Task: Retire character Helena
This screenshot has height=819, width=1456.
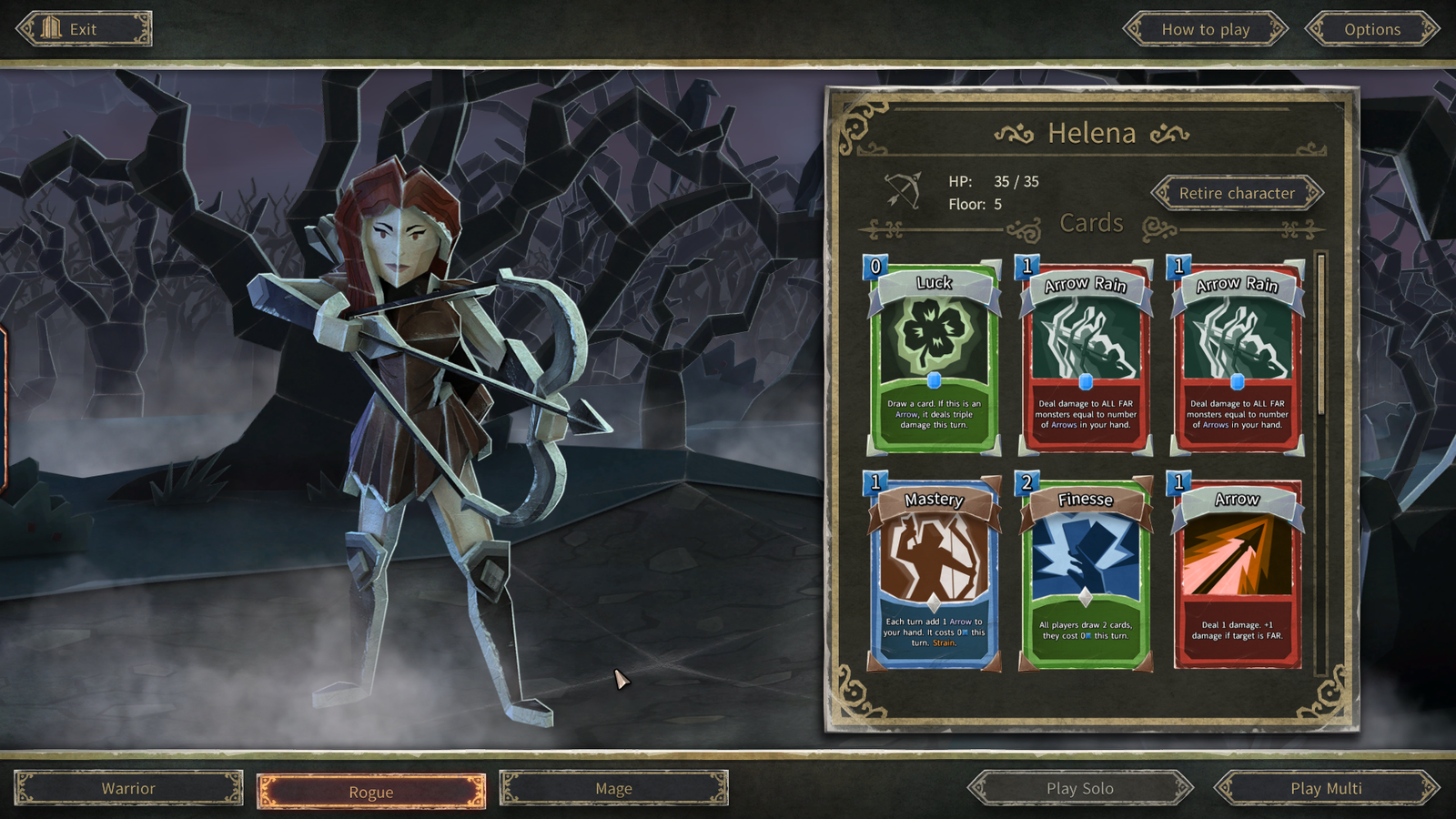Action: tap(1237, 193)
